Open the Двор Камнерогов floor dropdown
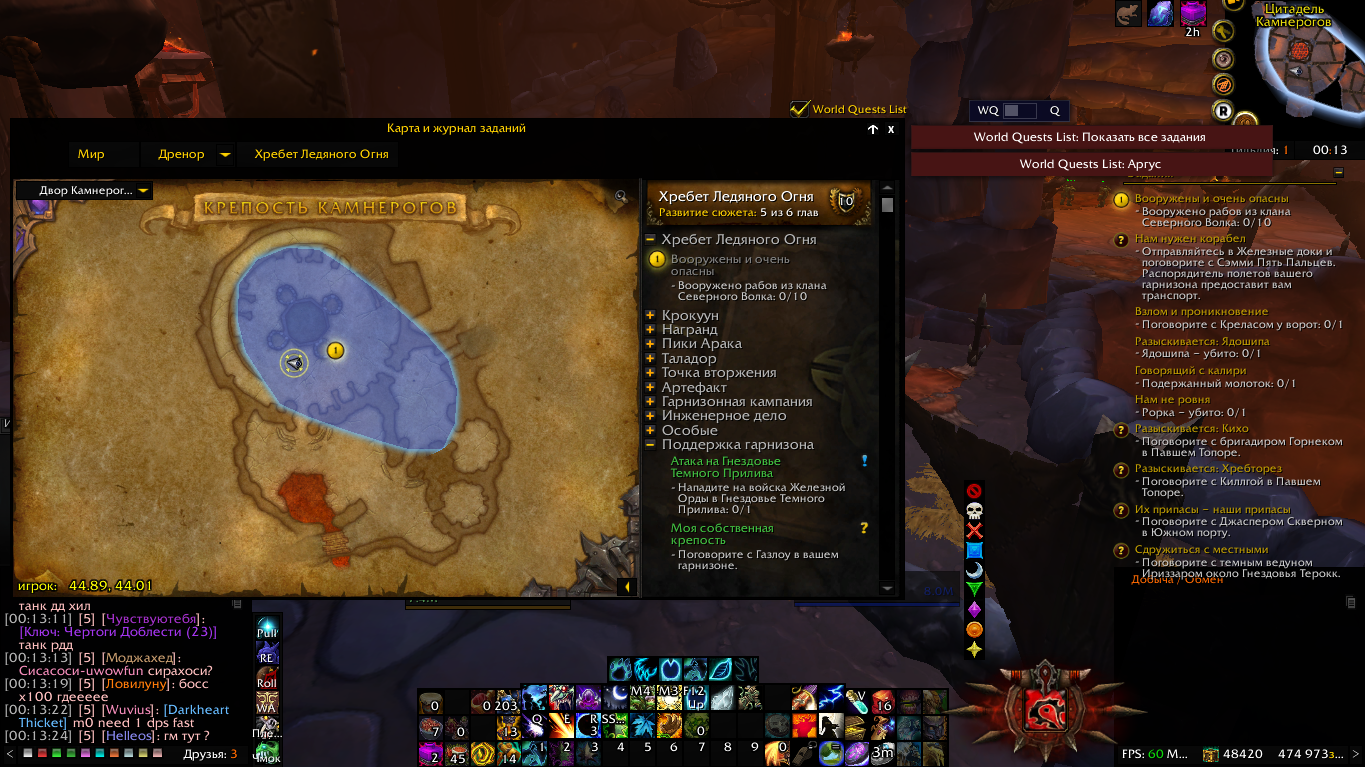 (x=85, y=191)
